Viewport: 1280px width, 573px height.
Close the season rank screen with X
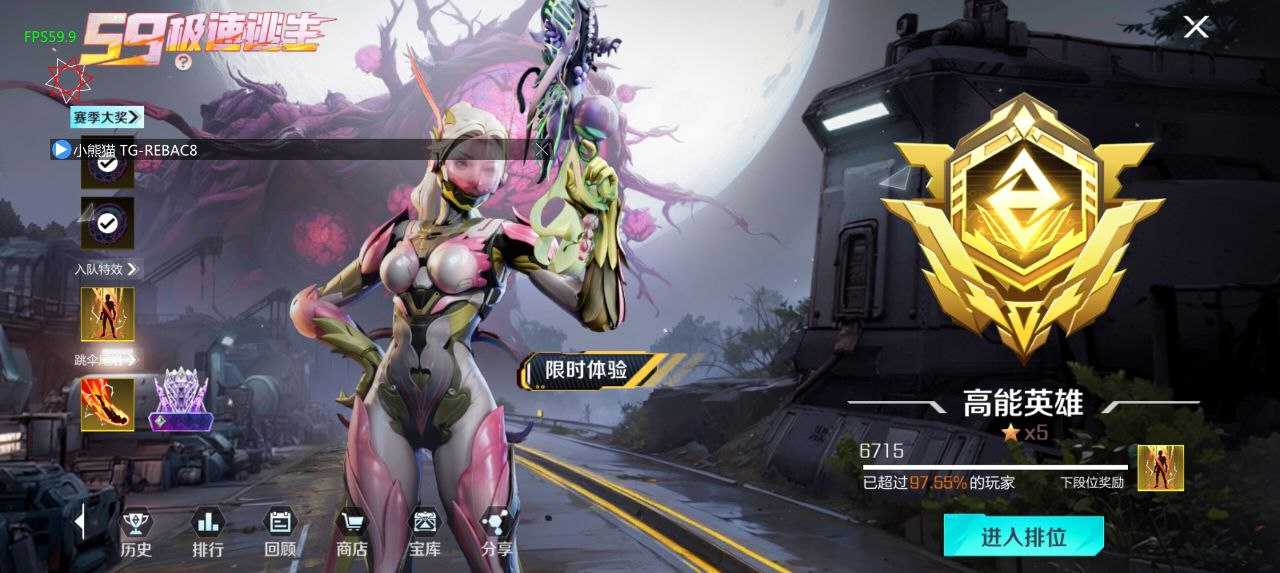pyautogui.click(x=1196, y=27)
